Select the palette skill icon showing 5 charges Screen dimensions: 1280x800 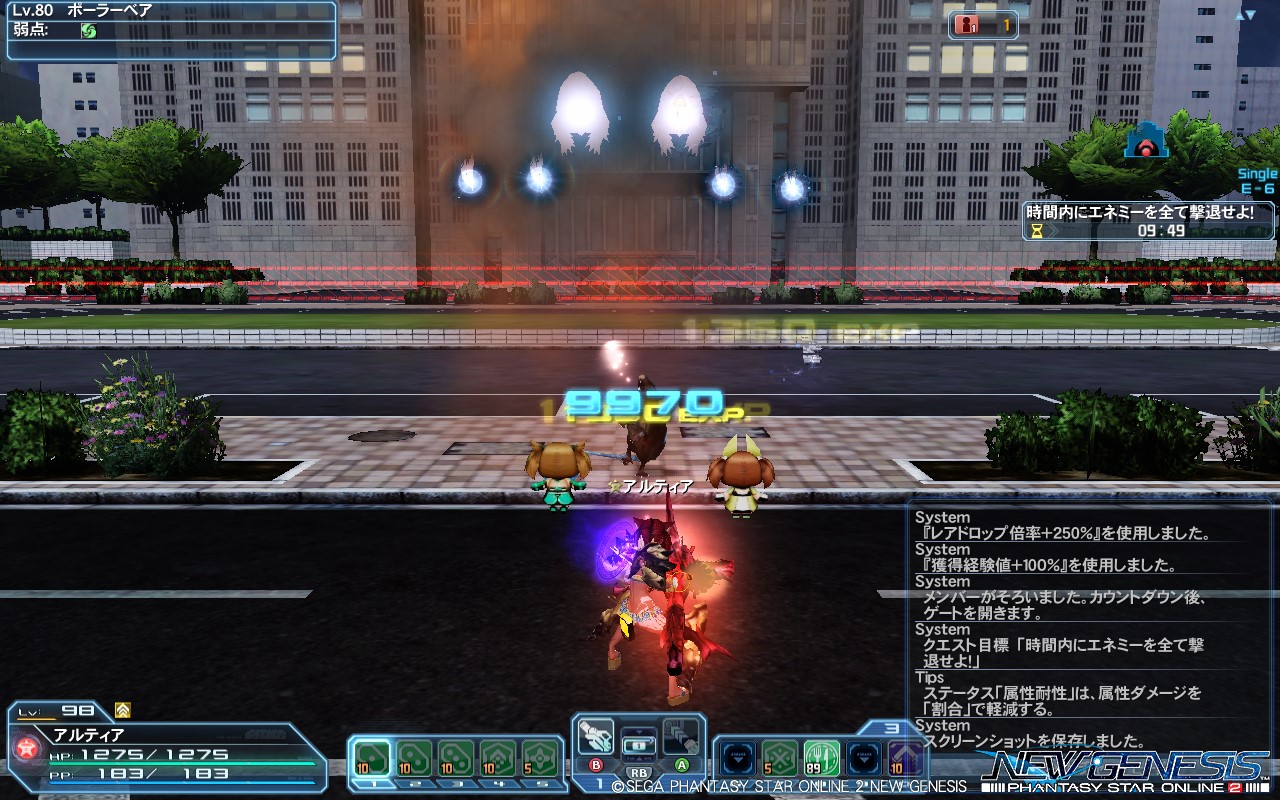[539, 758]
